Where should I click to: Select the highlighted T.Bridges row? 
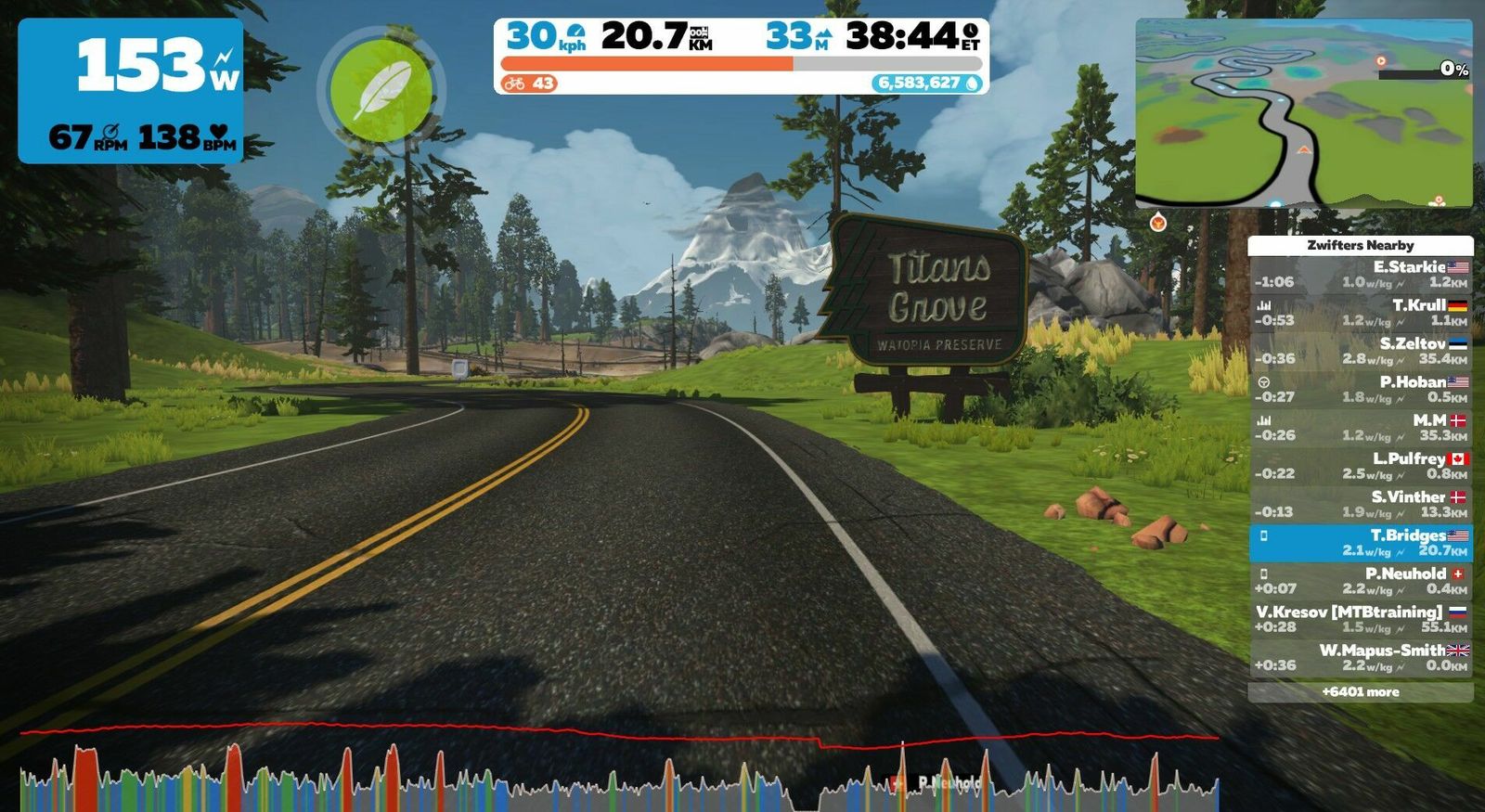[1361, 543]
